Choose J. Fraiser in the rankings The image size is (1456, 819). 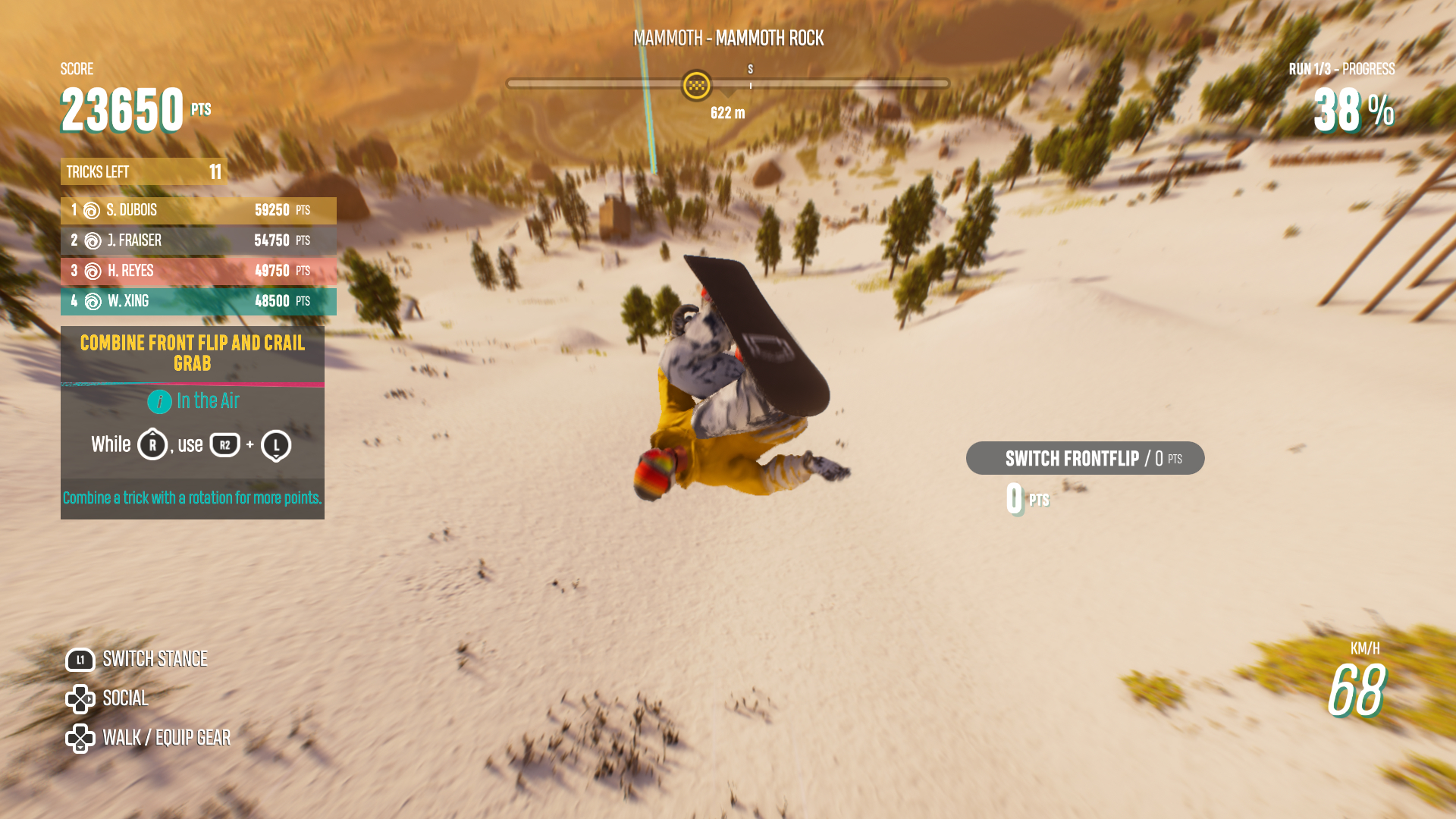pyautogui.click(x=198, y=240)
